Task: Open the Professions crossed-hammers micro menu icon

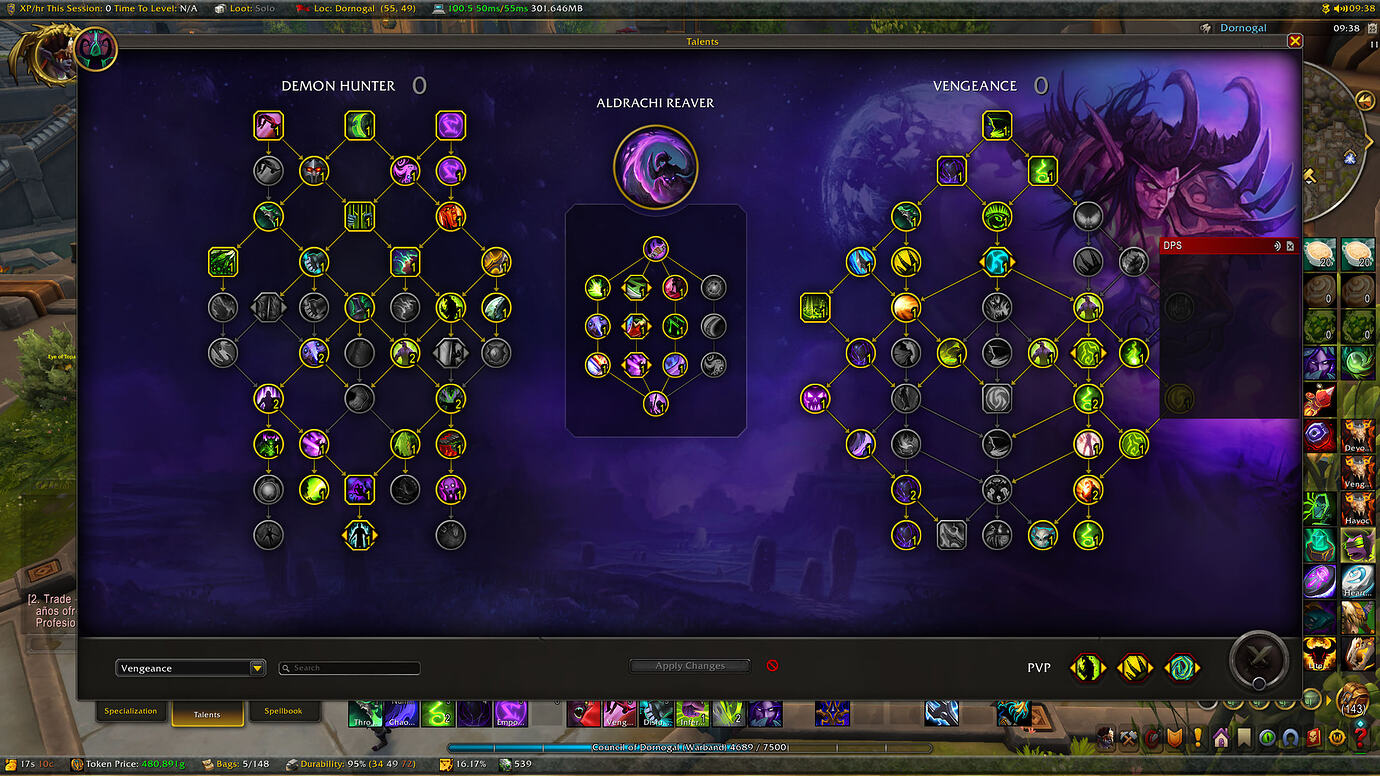Action: pos(1129,737)
